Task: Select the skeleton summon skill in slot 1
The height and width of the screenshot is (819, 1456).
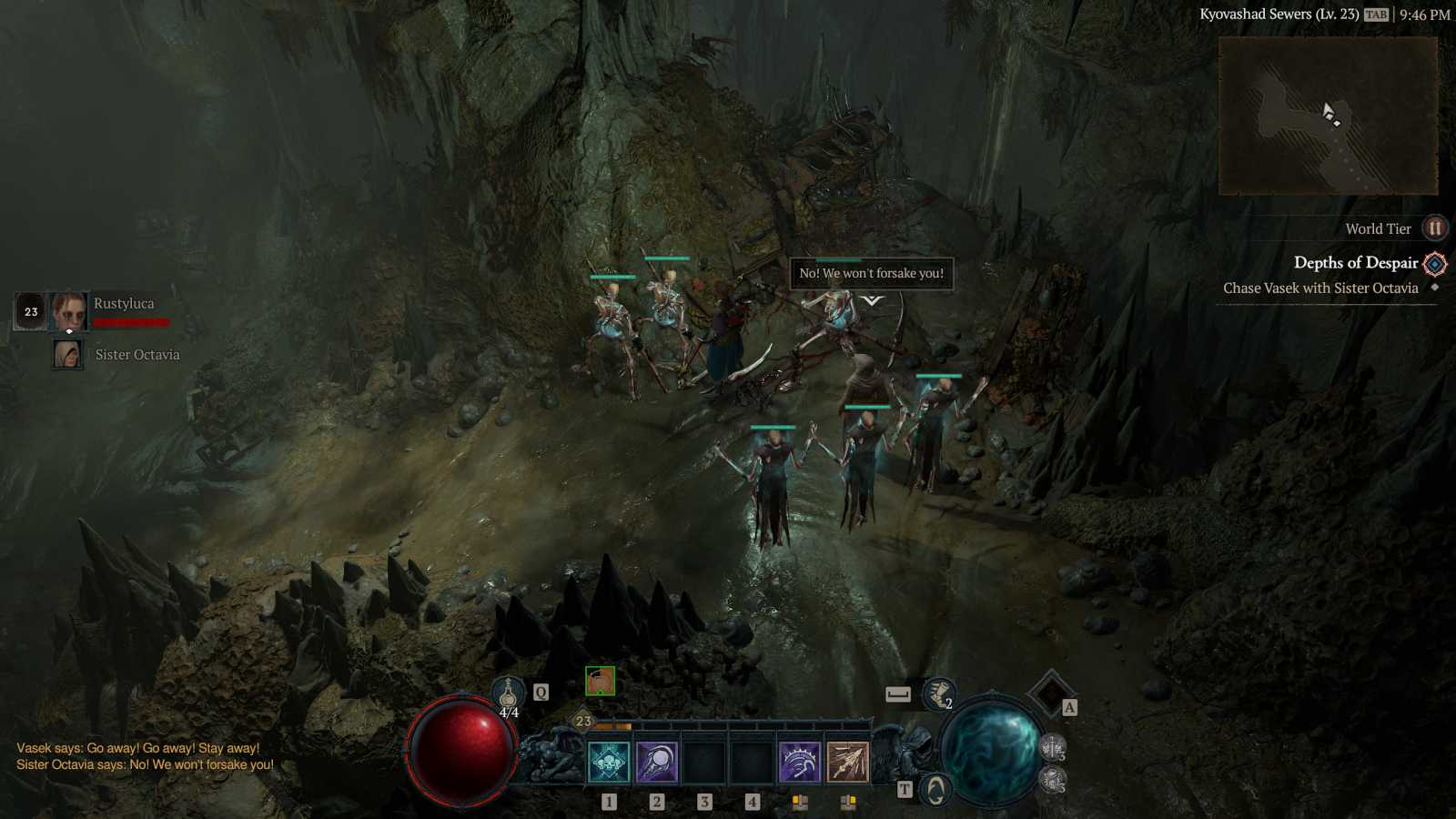Action: click(x=608, y=759)
